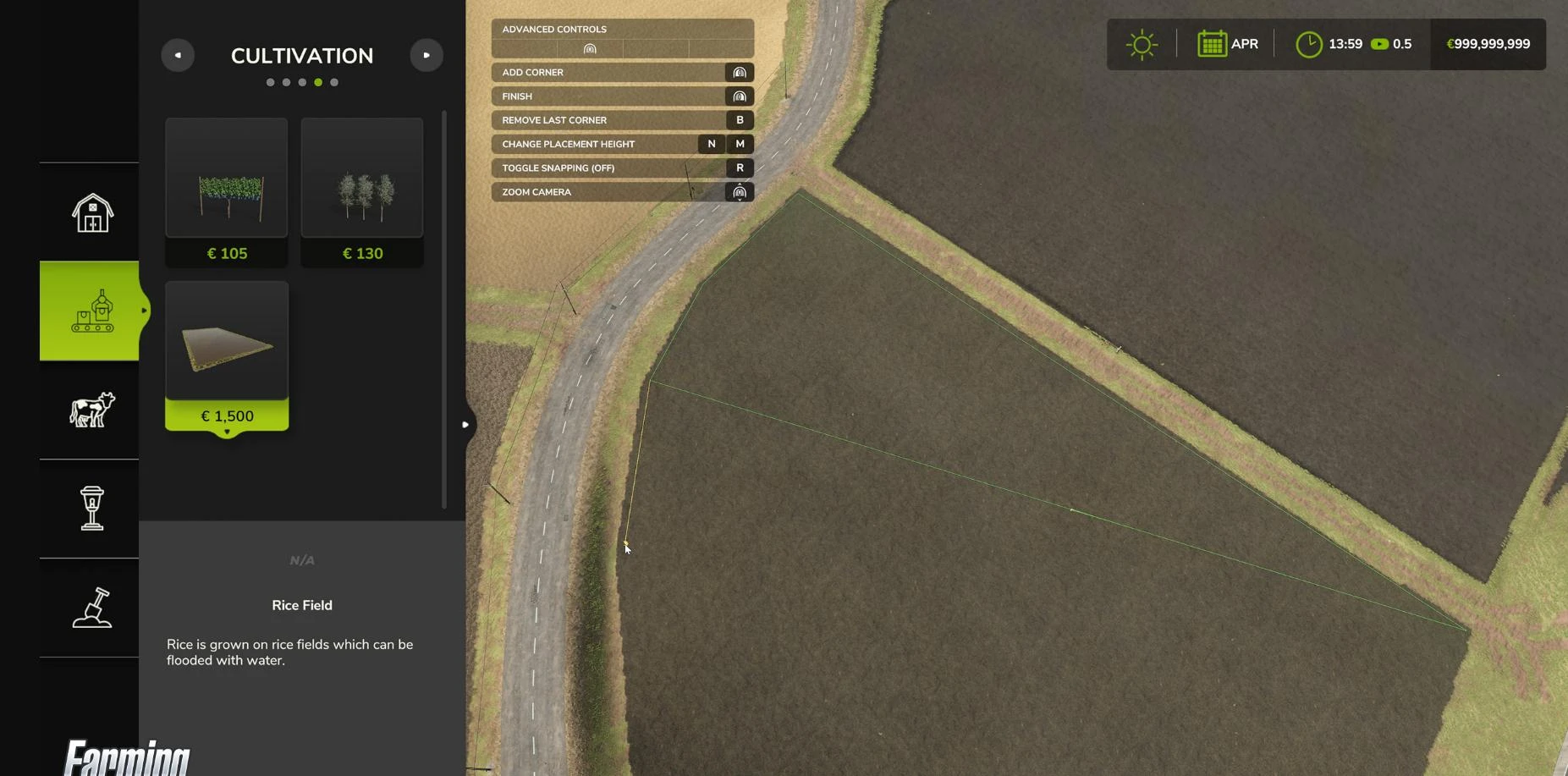Click the clock icon showing 13:59
The height and width of the screenshot is (776, 1568).
coord(1308,43)
